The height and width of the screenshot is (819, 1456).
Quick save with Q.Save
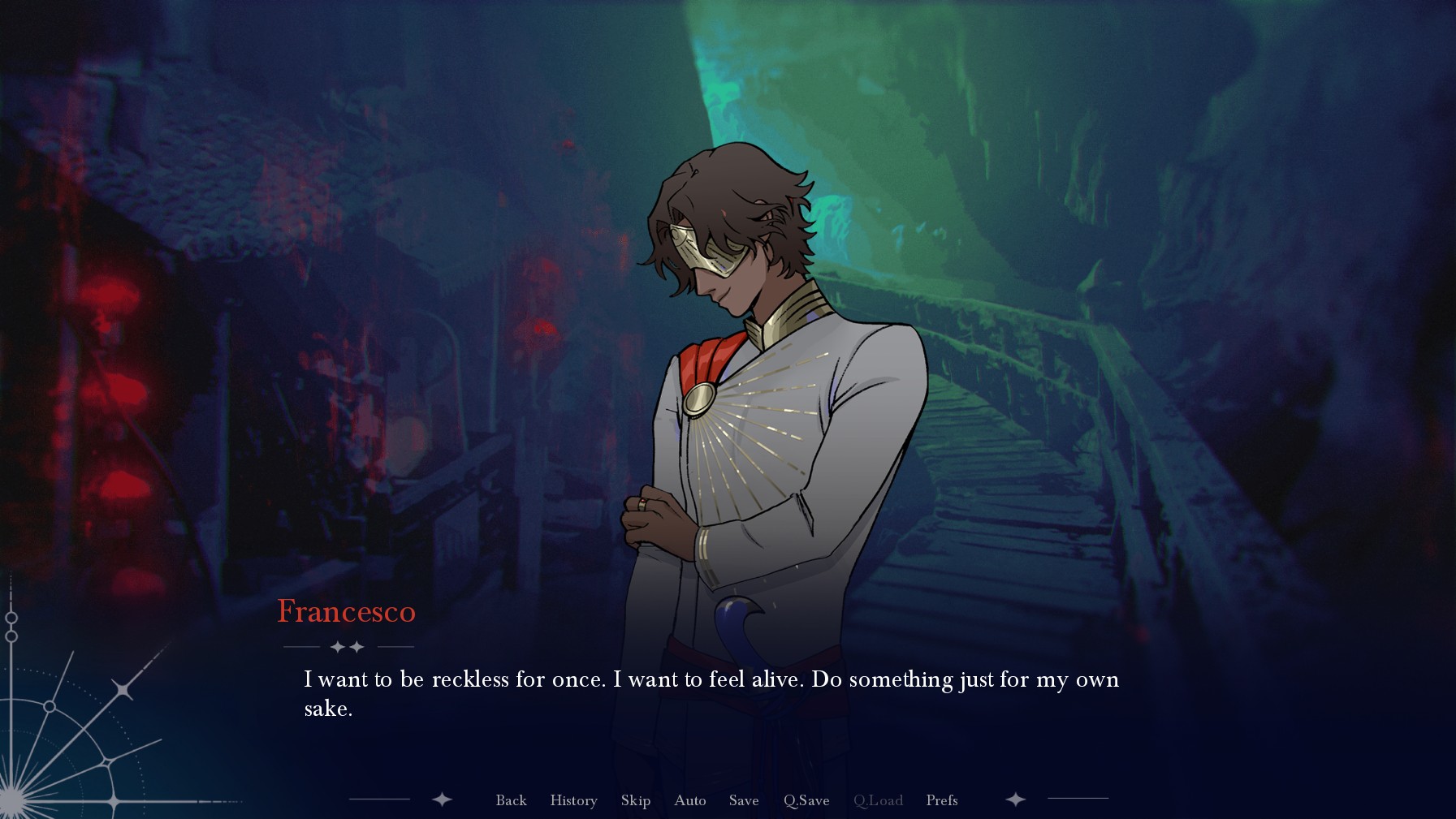click(x=806, y=800)
